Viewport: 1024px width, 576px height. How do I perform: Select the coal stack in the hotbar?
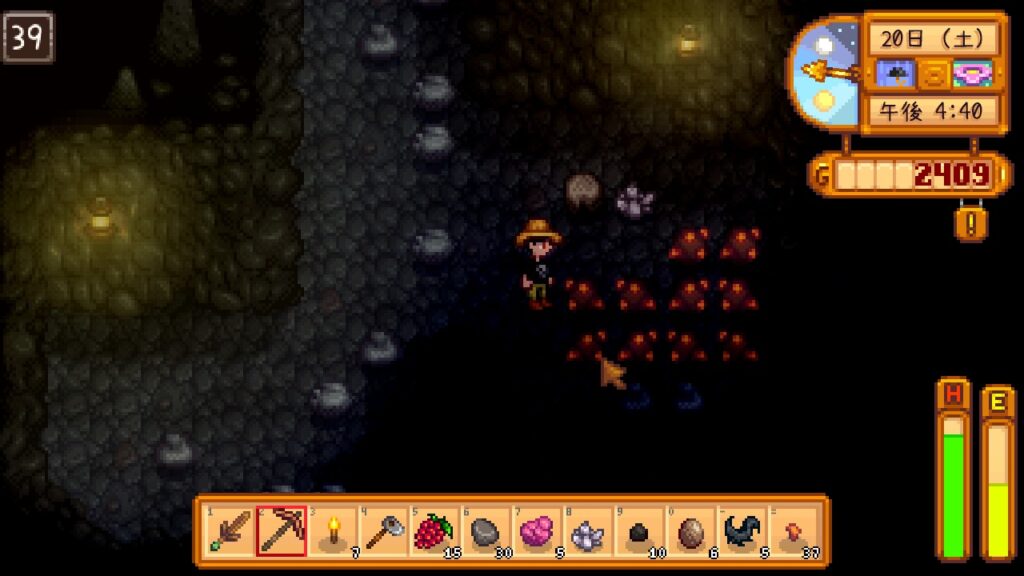[639, 531]
